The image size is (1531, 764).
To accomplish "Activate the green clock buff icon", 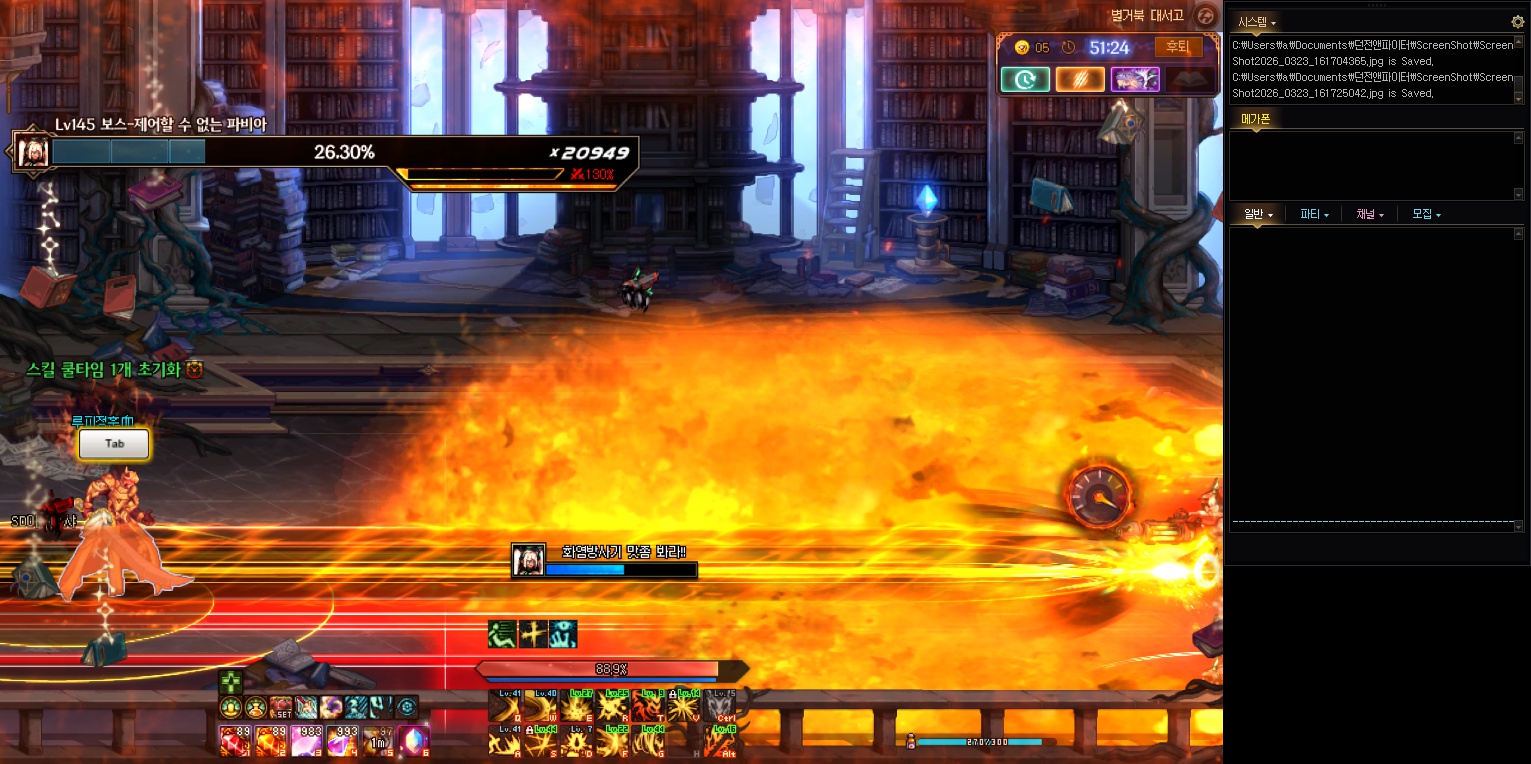I will [1025, 79].
